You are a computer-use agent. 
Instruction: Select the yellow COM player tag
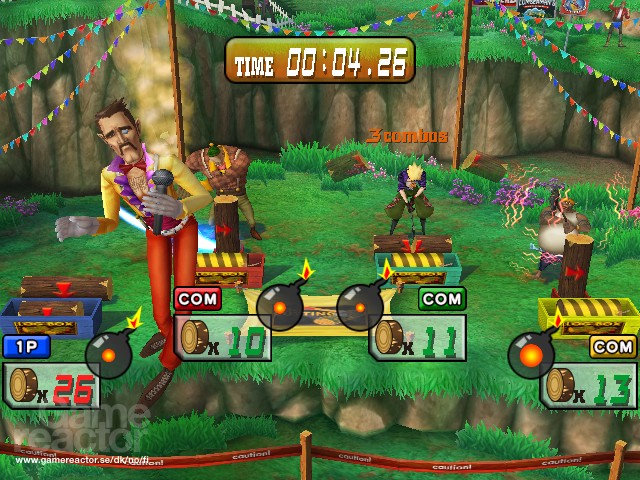click(612, 346)
